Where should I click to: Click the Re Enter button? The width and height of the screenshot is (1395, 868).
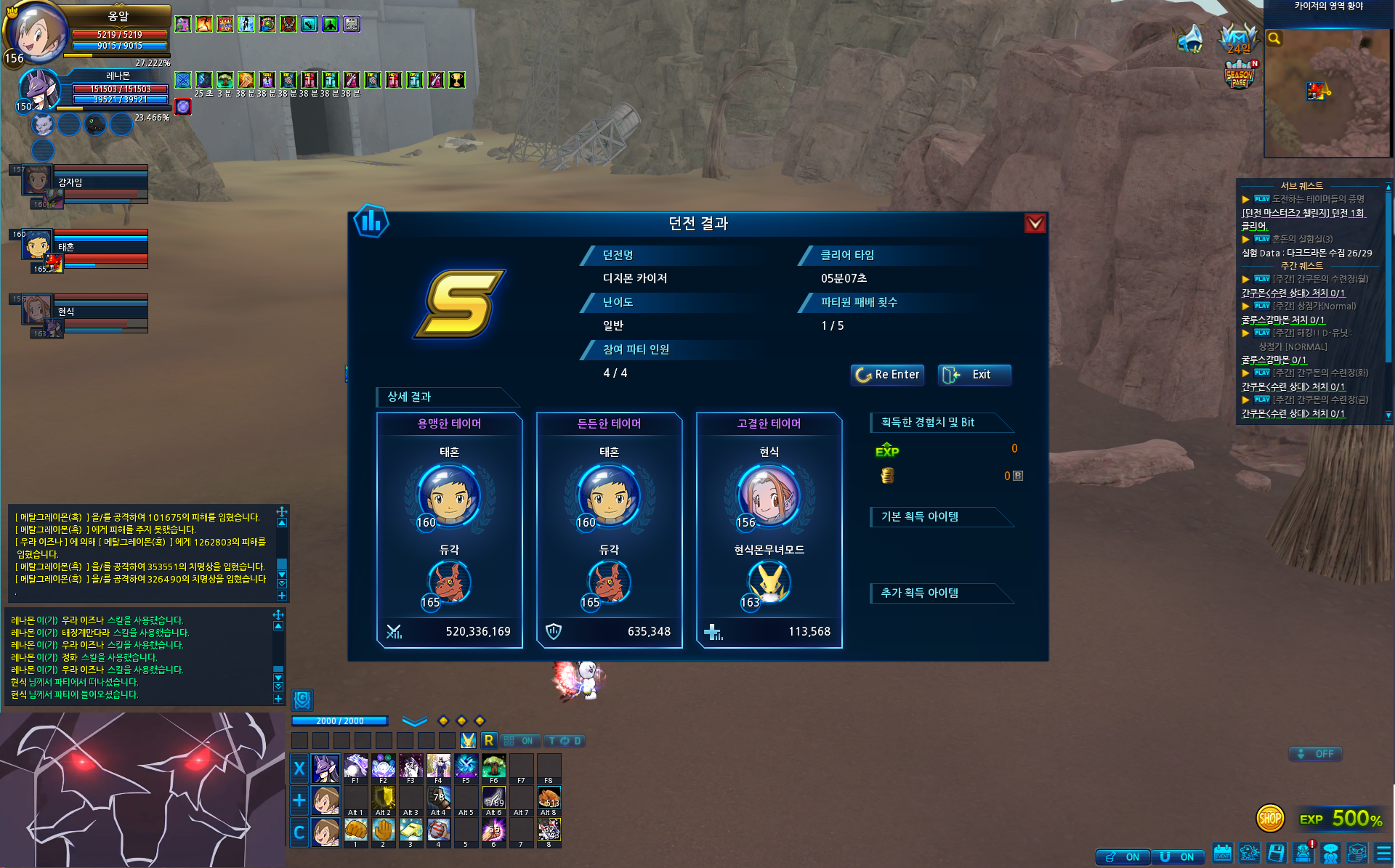coord(887,375)
